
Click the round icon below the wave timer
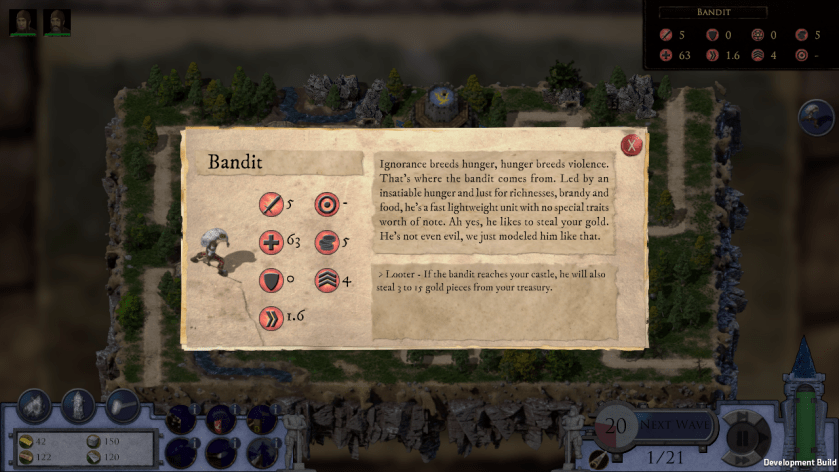[599, 458]
